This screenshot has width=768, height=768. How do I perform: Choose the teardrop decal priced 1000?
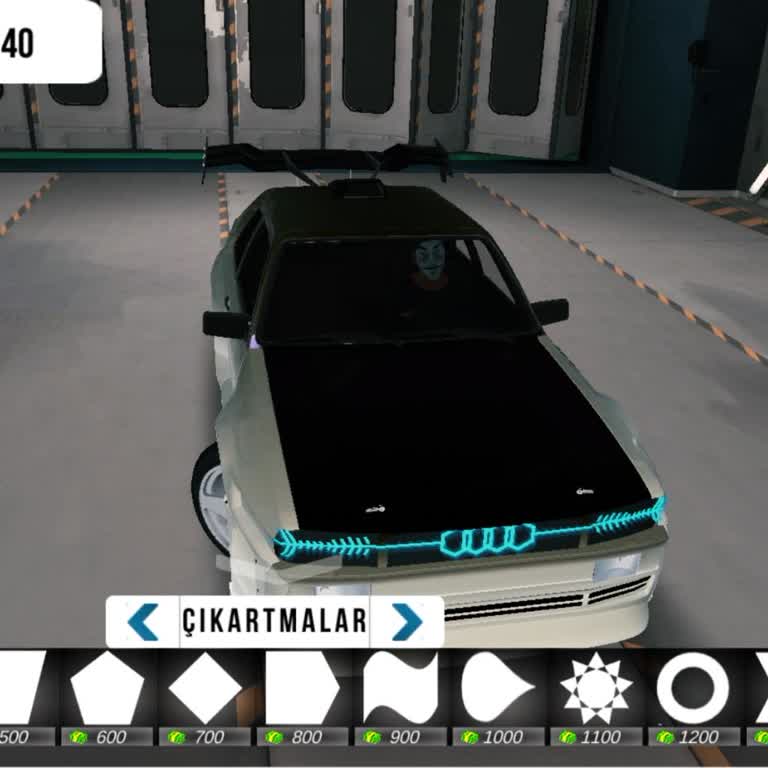click(x=498, y=690)
